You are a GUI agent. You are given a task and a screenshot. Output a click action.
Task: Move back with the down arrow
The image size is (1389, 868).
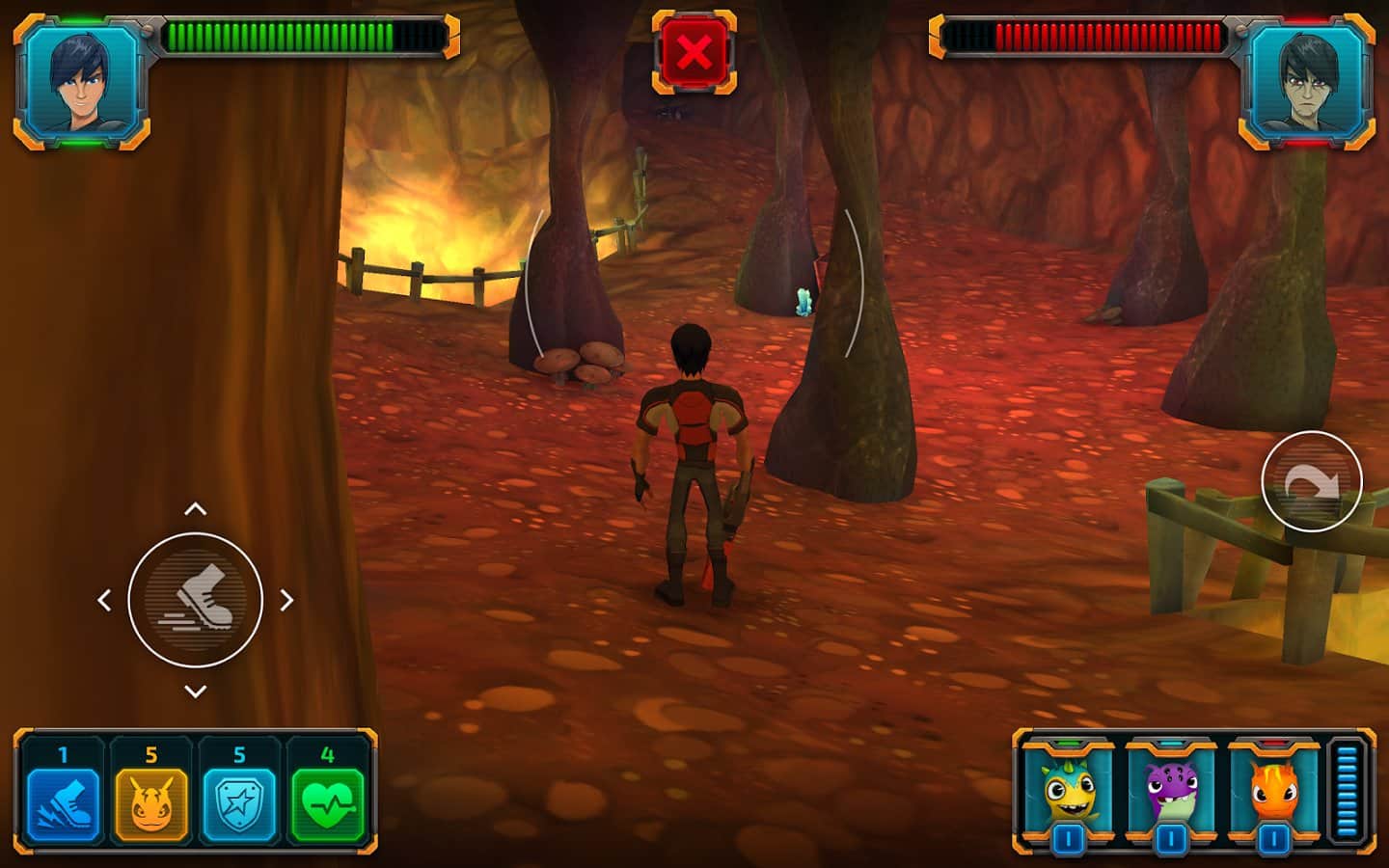coord(196,691)
